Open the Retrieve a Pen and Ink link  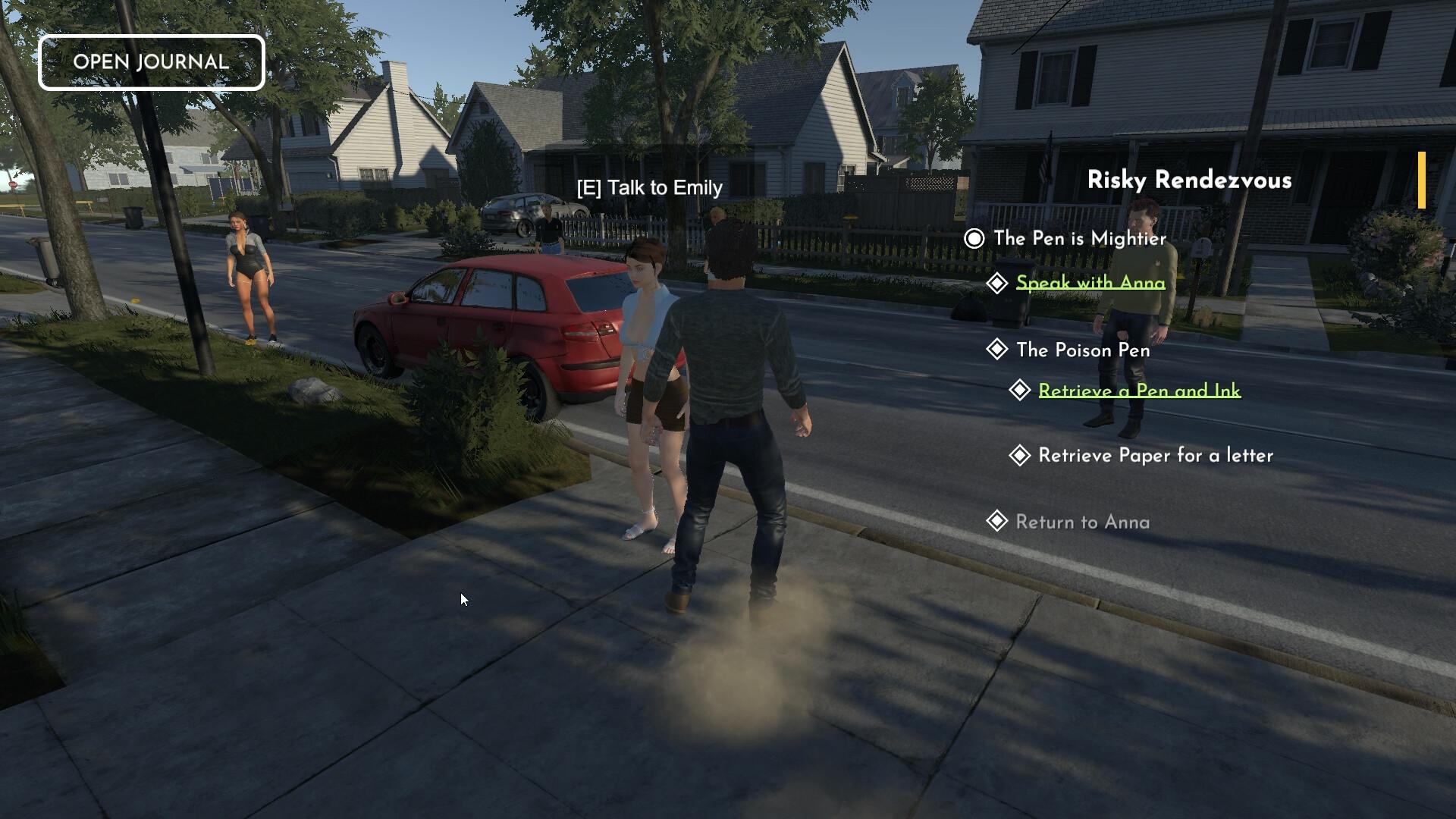[1139, 391]
